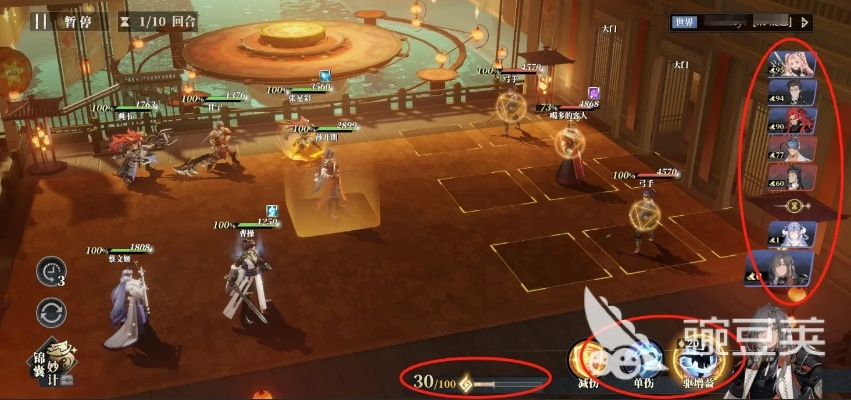Viewport: 851px width, 400px height.
Task: Select the pink-haired hero in turn order
Action: (x=797, y=64)
